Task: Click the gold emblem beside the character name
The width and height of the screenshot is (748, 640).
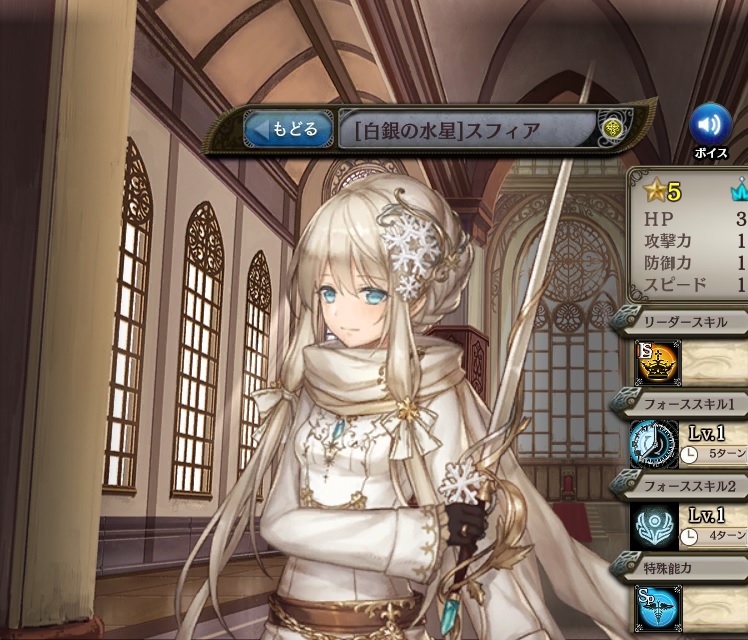Action: pos(613,129)
